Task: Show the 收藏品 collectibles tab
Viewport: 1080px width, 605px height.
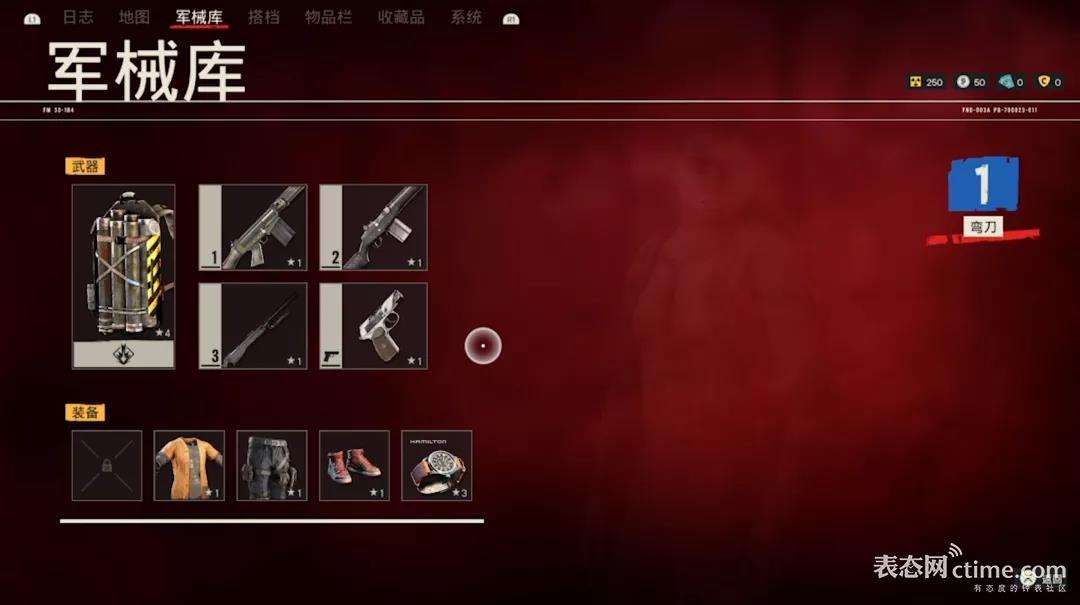Action: click(x=401, y=17)
